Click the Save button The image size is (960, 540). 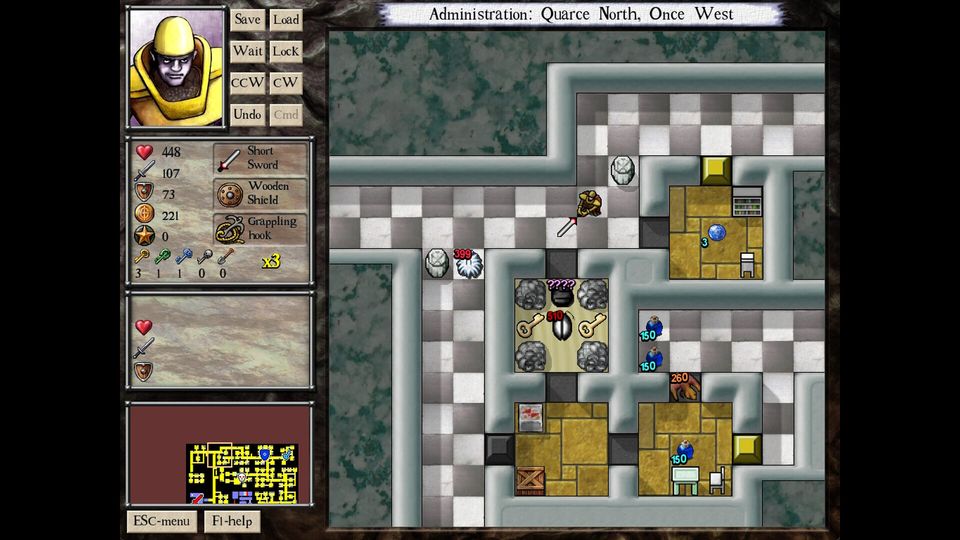[247, 20]
